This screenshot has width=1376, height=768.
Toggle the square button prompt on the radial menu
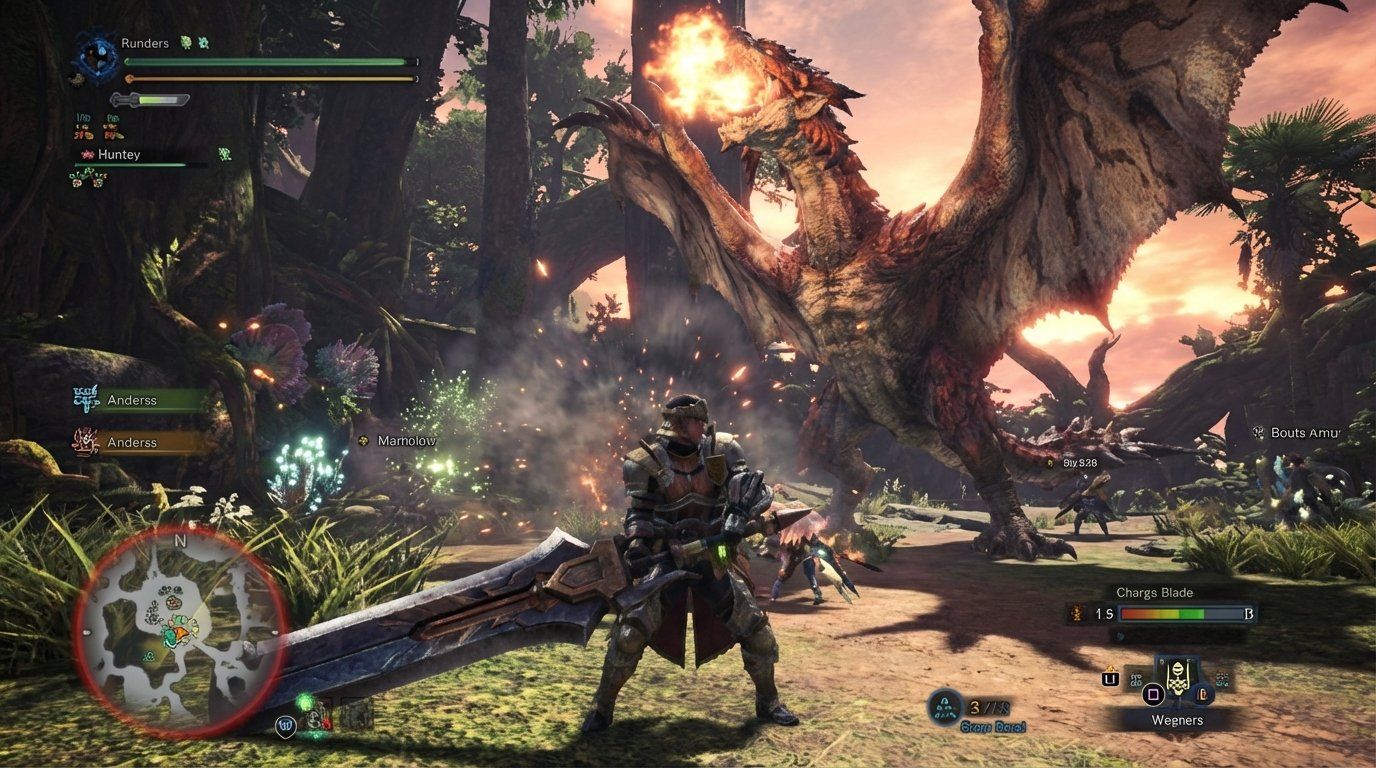(1152, 695)
